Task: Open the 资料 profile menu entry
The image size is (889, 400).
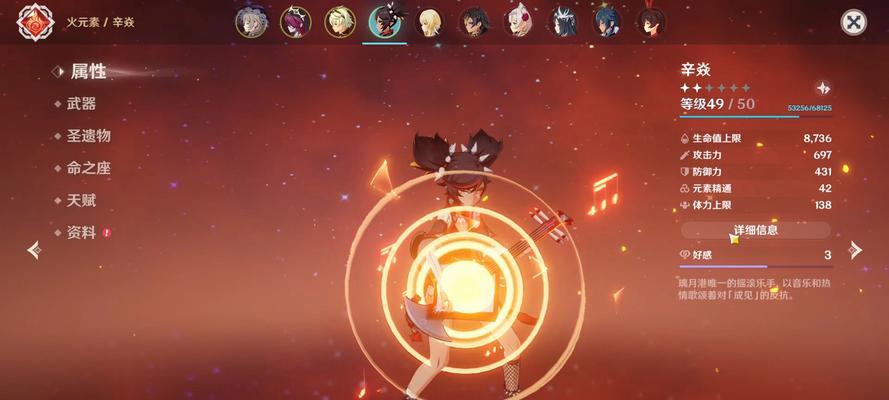Action: tap(81, 232)
